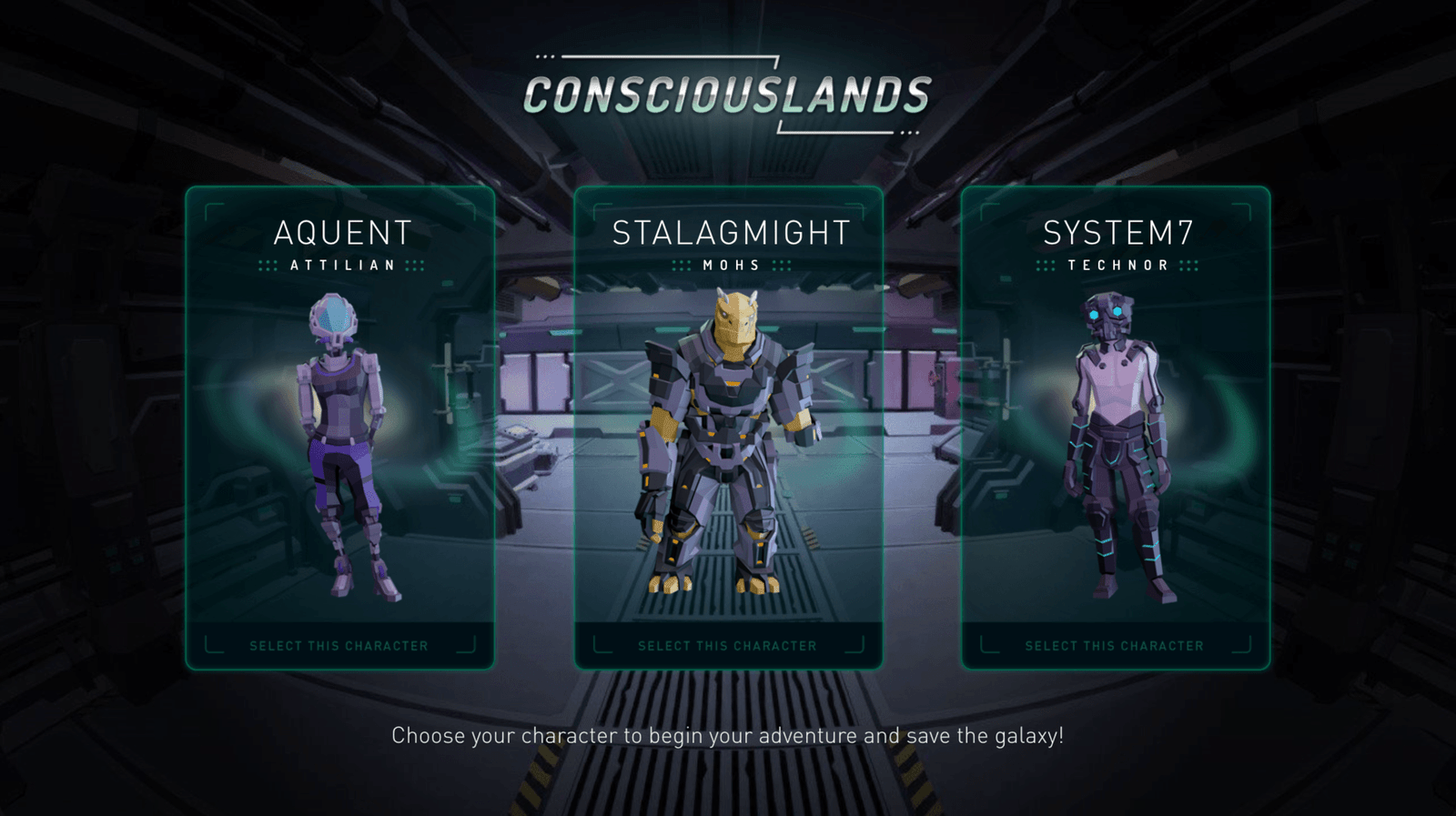Select the Aquent character model
This screenshot has width=1456, height=816.
point(341,437)
